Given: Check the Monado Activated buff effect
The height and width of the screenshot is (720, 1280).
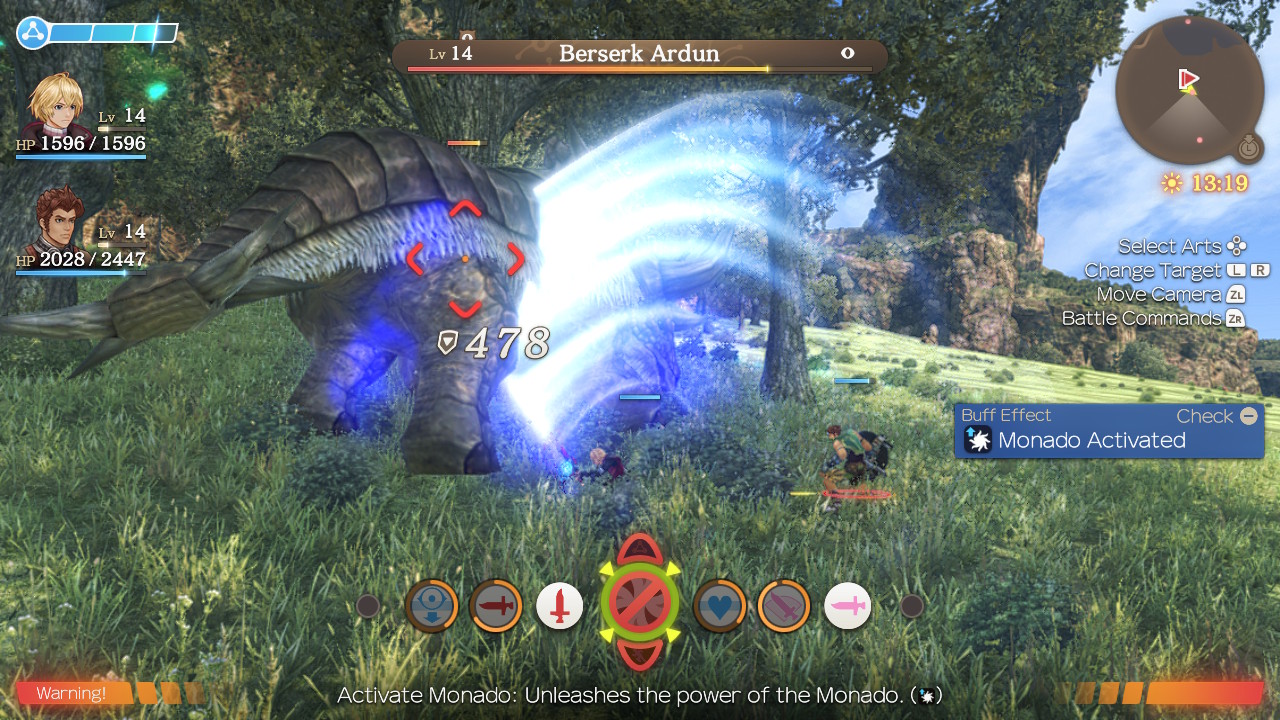Looking at the screenshot, I should (1109, 431).
